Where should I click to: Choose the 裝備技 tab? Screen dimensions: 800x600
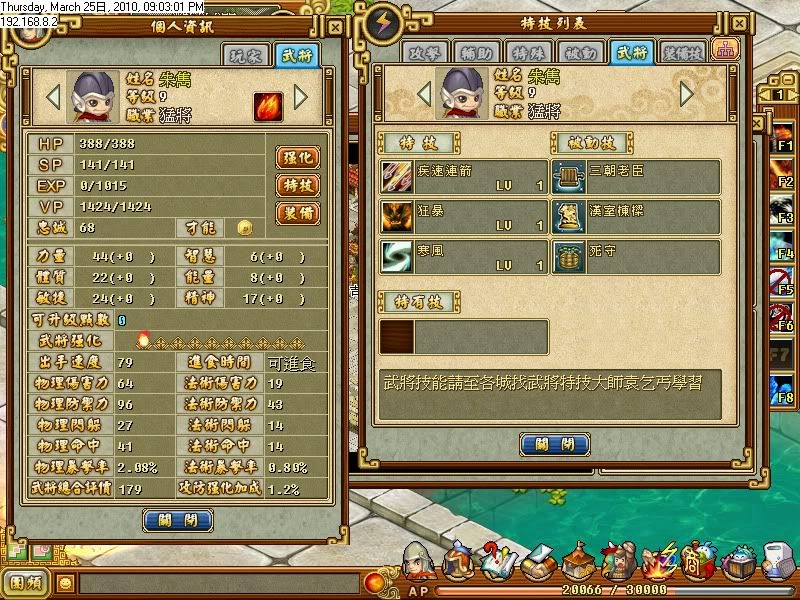pyautogui.click(x=682, y=52)
